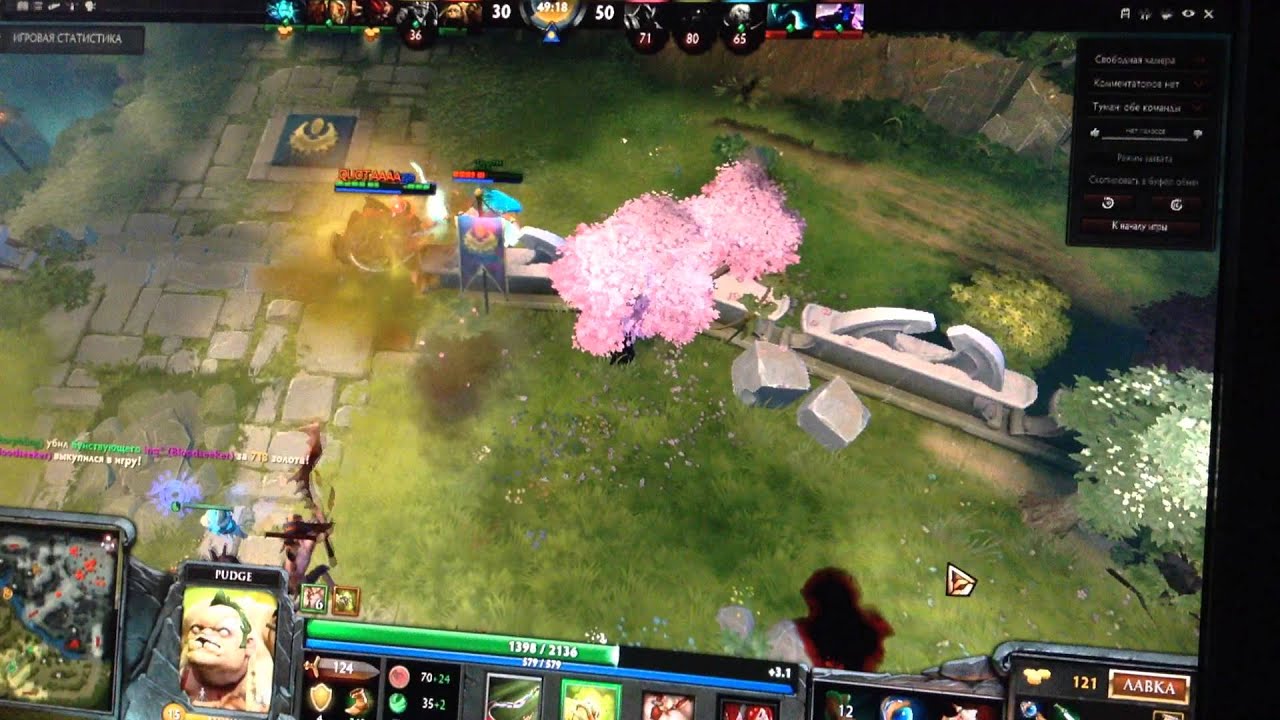The height and width of the screenshot is (720, 1280).
Task: Toggle the Режим захвата option
Action: [1144, 158]
